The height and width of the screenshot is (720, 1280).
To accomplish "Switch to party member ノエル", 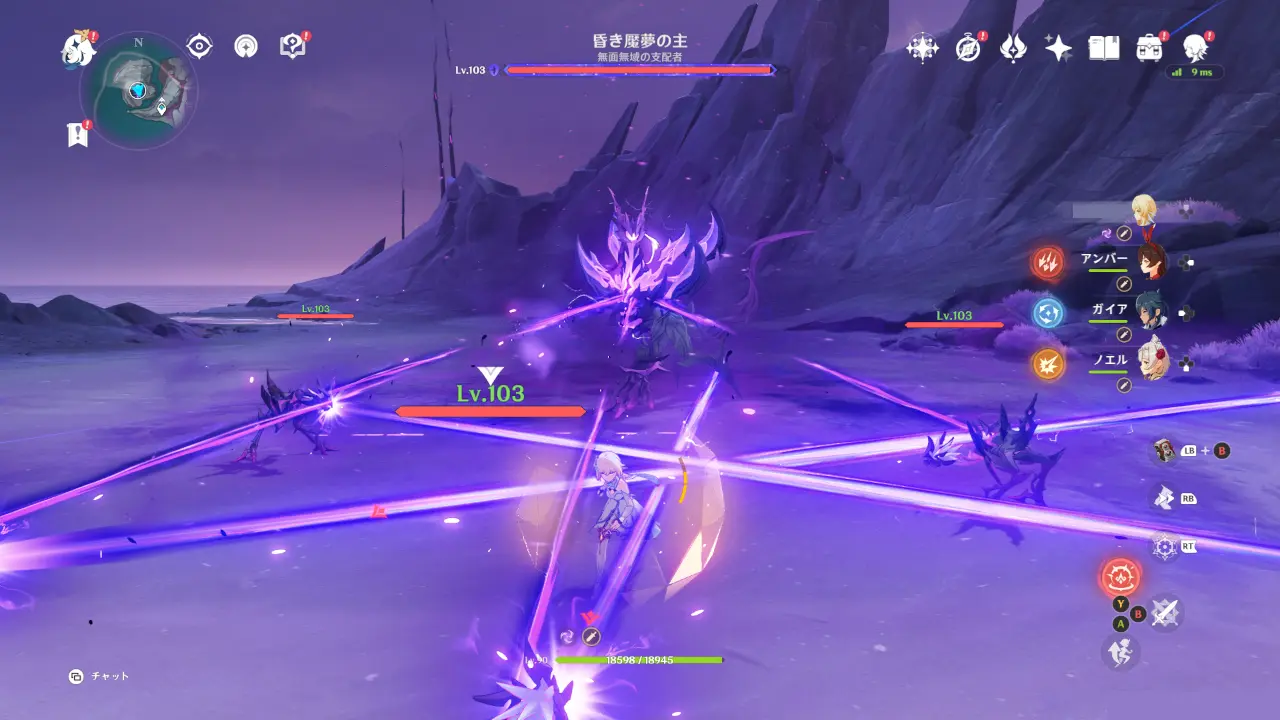I will pyautogui.click(x=1152, y=362).
